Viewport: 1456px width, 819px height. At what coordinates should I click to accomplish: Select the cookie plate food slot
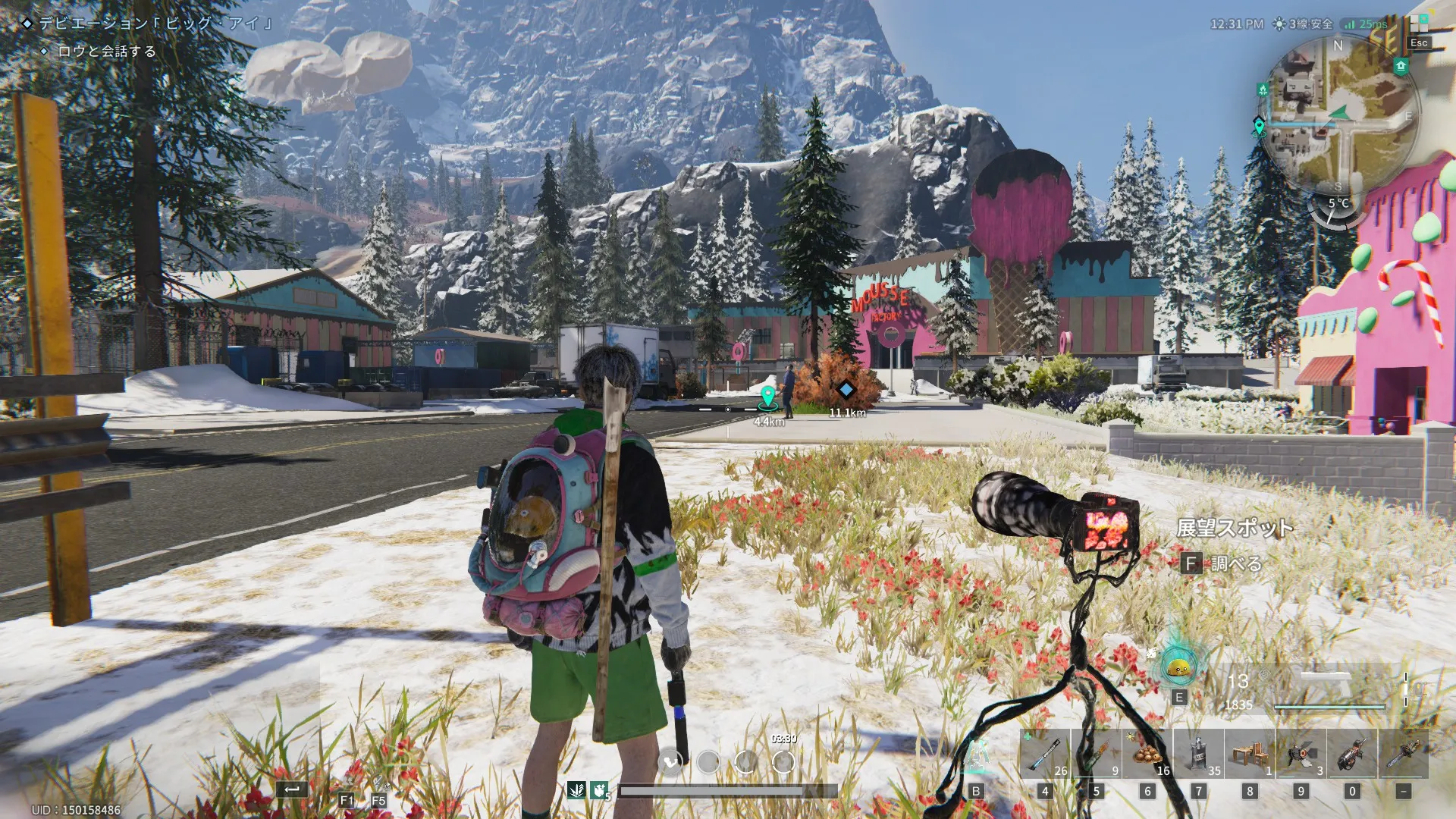click(1147, 755)
